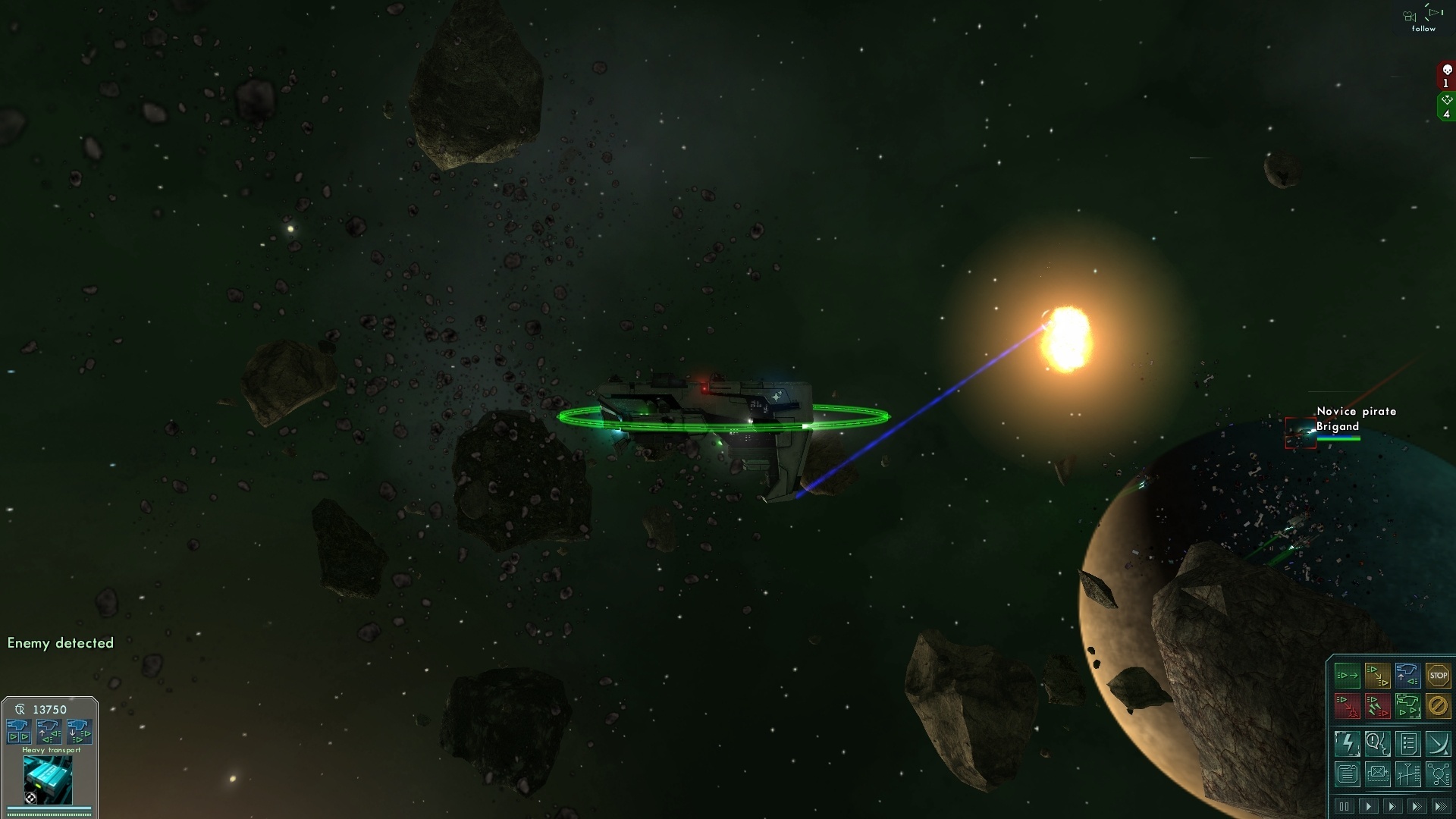Order transport to dock with mothership
The image size is (1456, 819).
[x=1408, y=675]
